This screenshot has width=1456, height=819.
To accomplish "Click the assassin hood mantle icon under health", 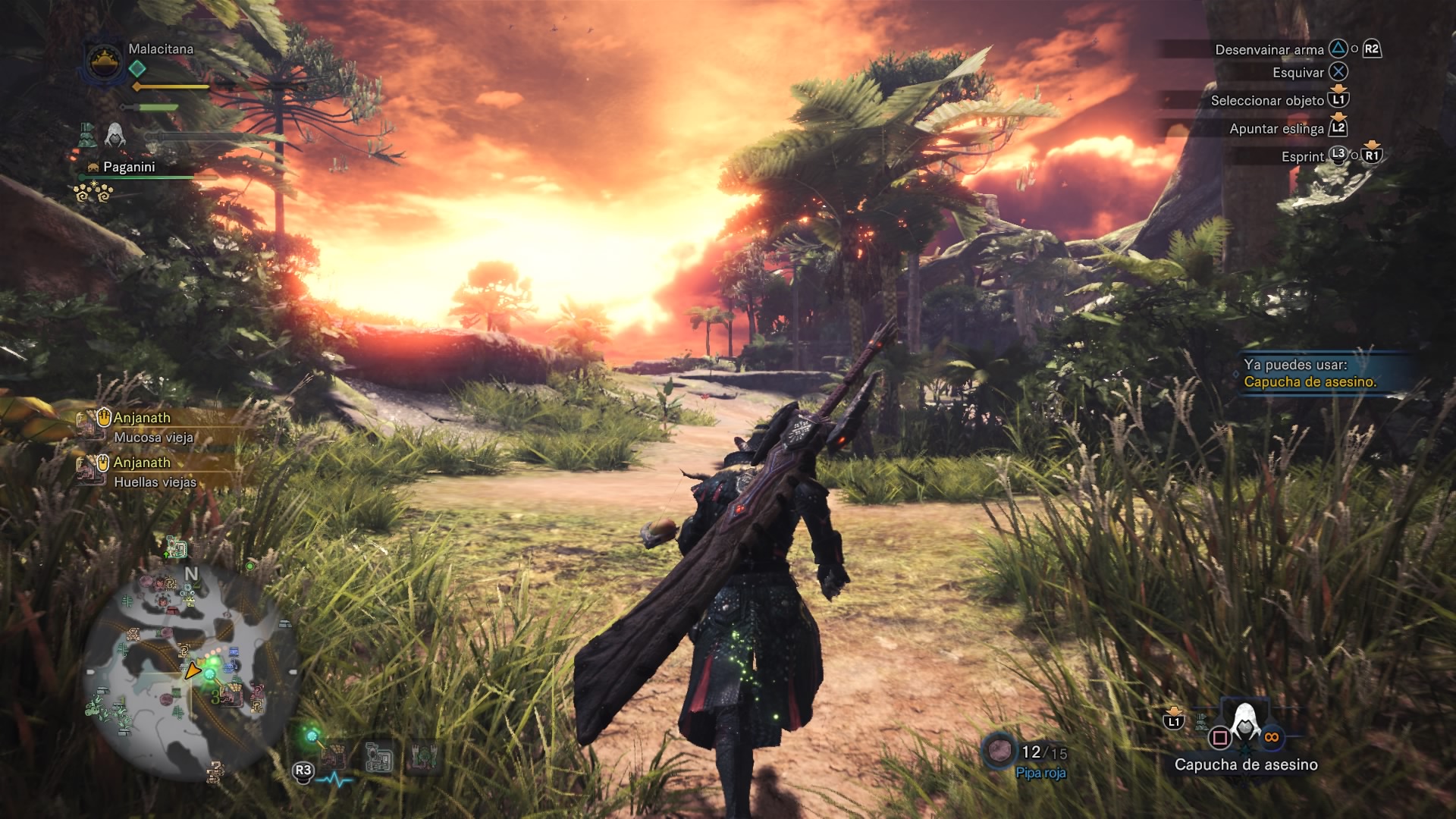I will [115, 134].
